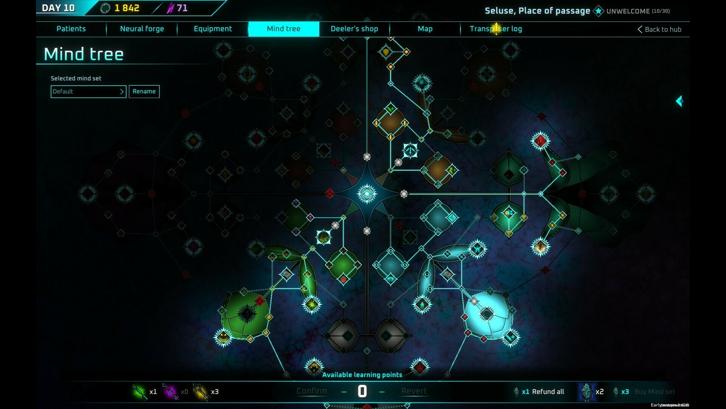Viewport: 726px width, 409px height.
Task: Open the selected mind set dropdown
Action: tap(89, 91)
